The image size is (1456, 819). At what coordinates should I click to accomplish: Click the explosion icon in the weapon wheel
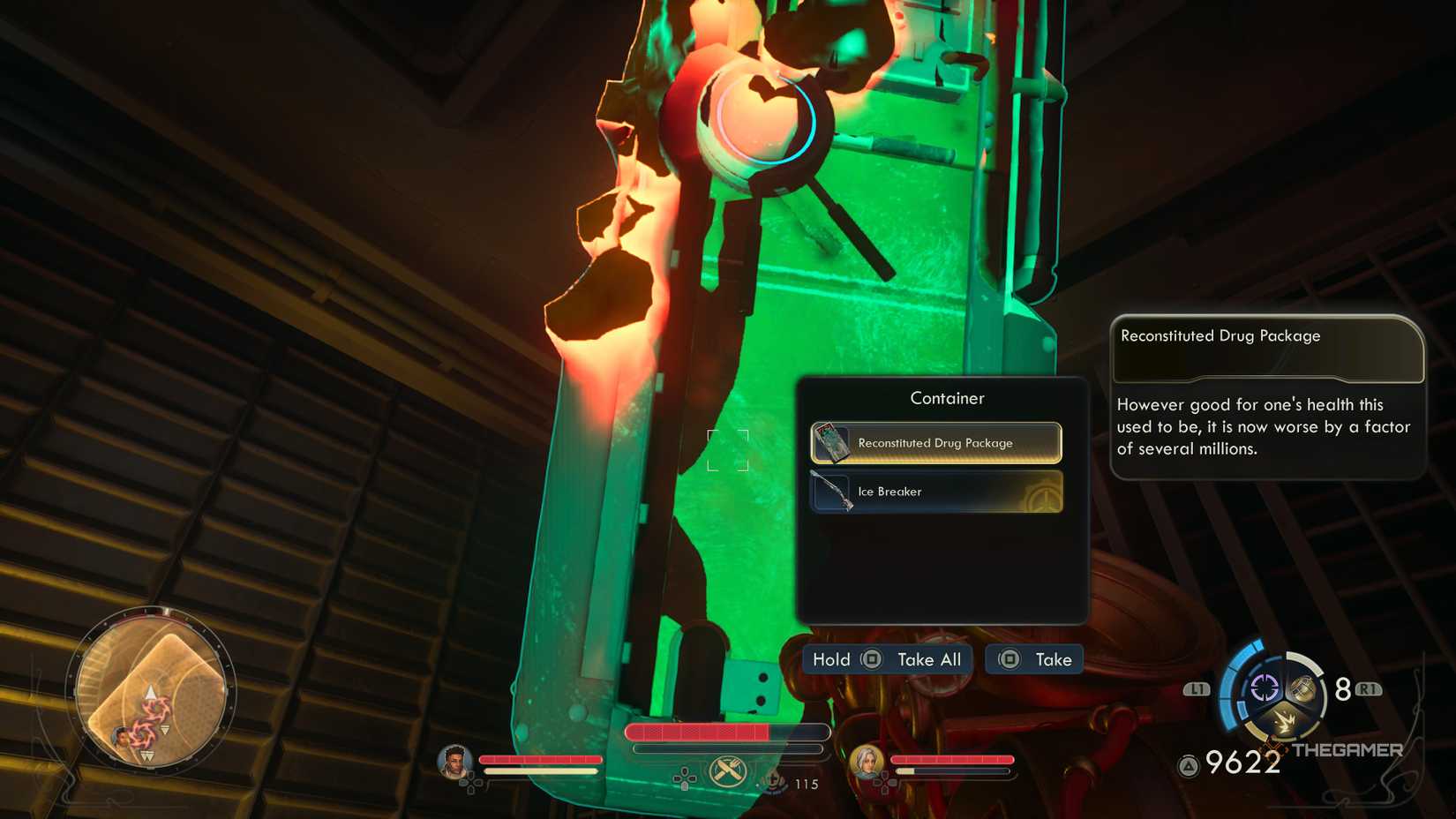coord(1283,719)
